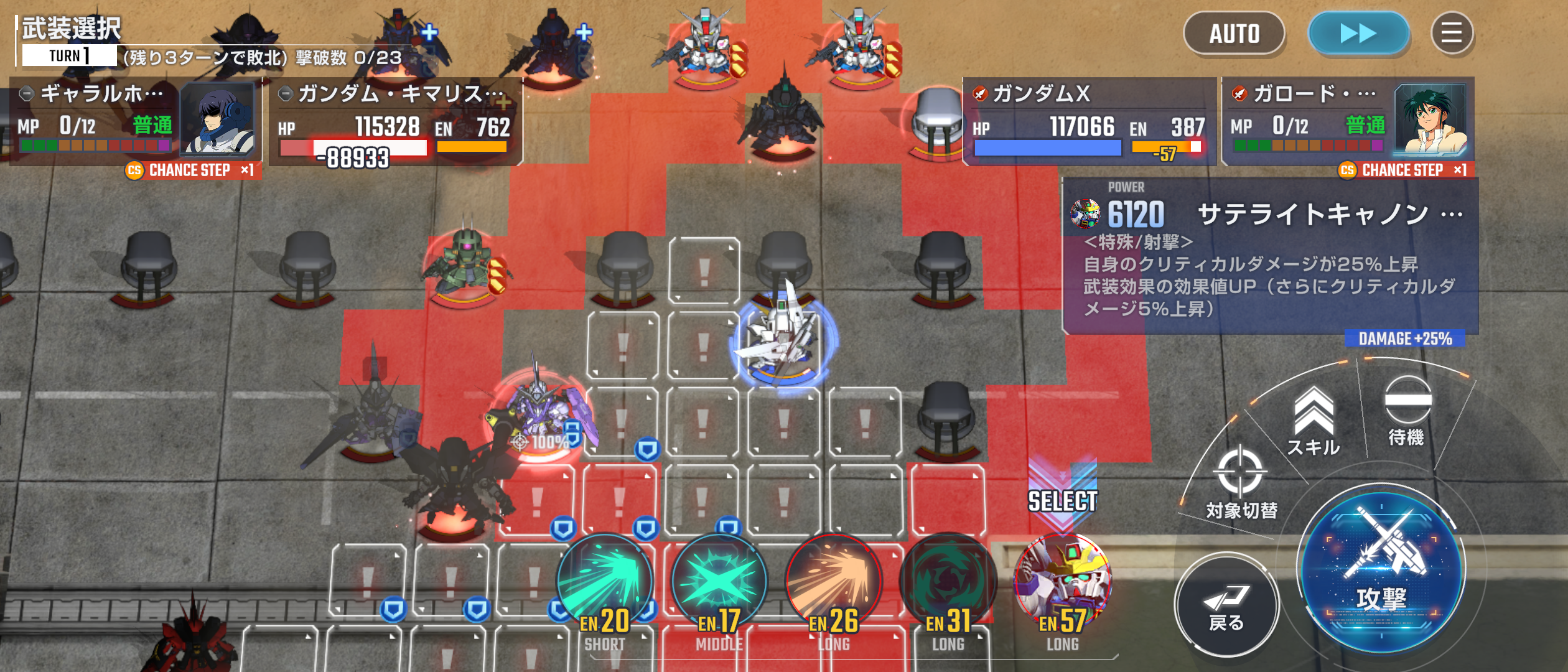This screenshot has height=672, width=1568.
Task: Go back with the 戻る button
Action: (x=1226, y=607)
